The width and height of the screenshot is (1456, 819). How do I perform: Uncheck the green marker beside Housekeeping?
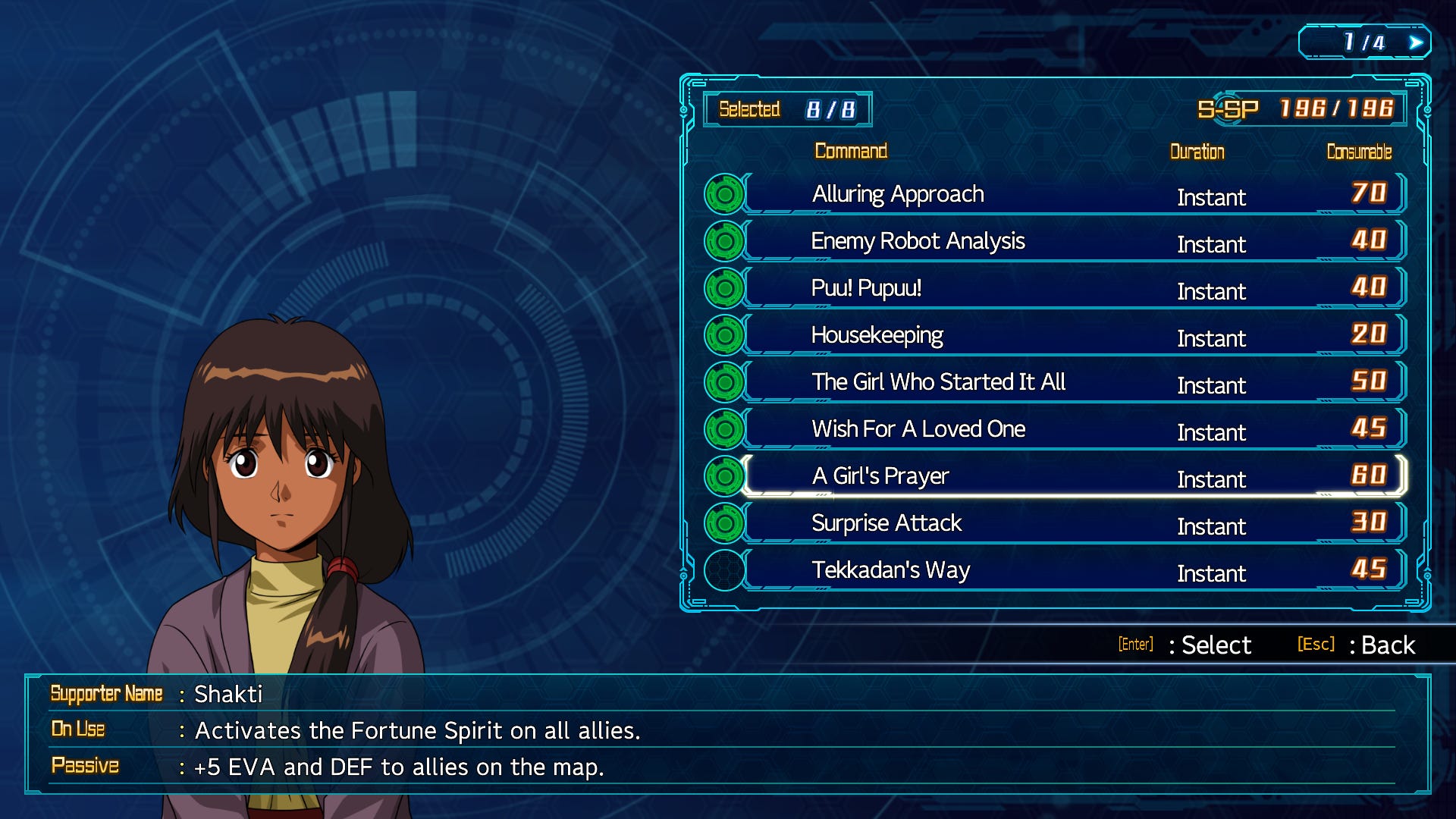pos(724,335)
